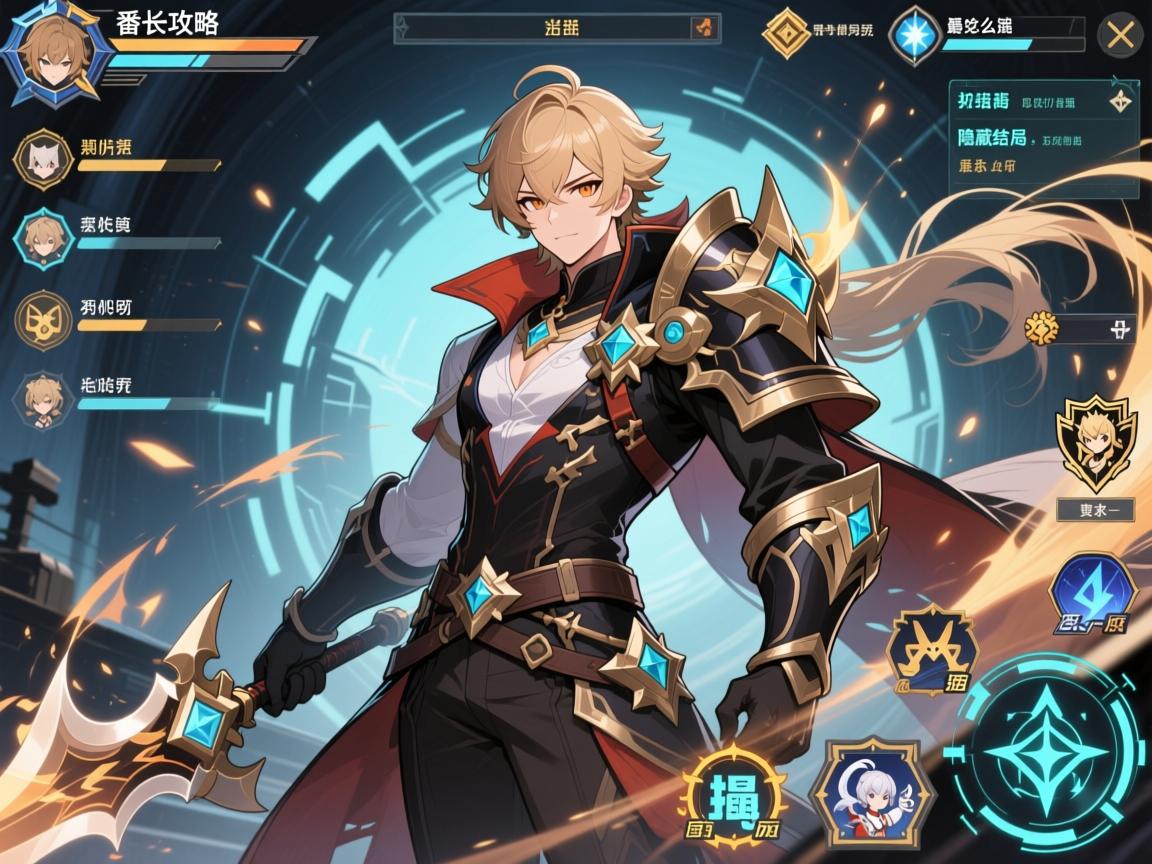
Task: Close the screen with the X button
Action: [x=1120, y=37]
